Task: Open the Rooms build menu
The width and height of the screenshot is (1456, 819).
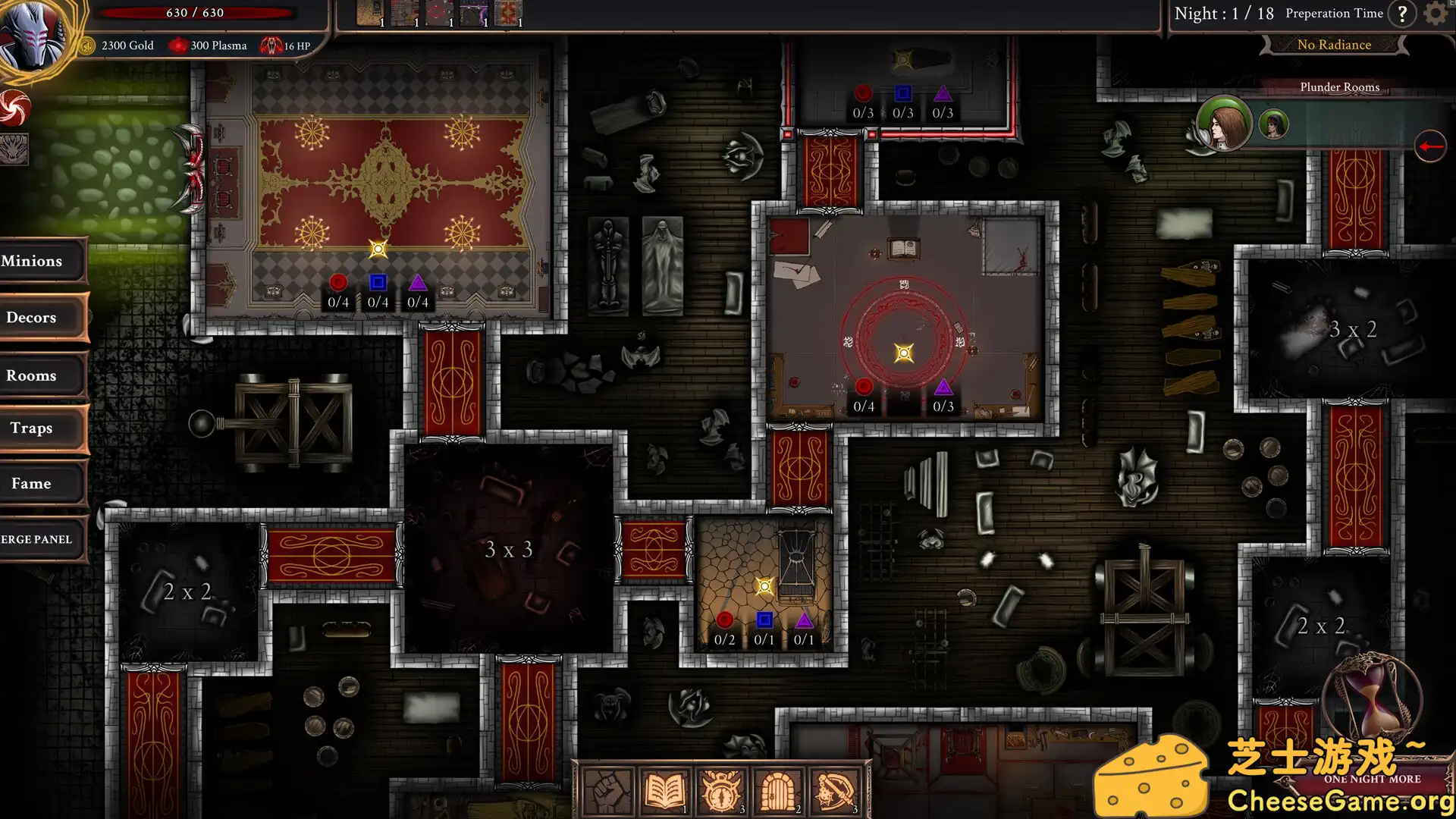Action: (x=42, y=375)
